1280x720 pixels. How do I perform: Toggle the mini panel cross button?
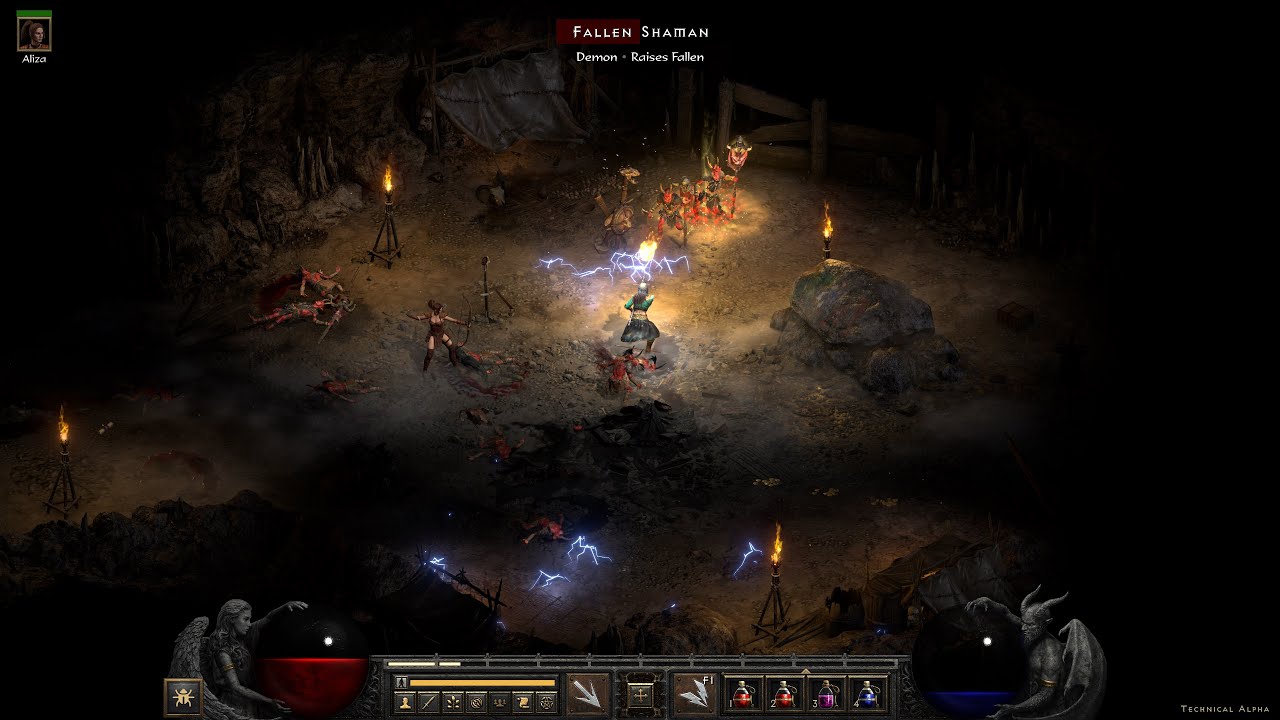pos(640,693)
